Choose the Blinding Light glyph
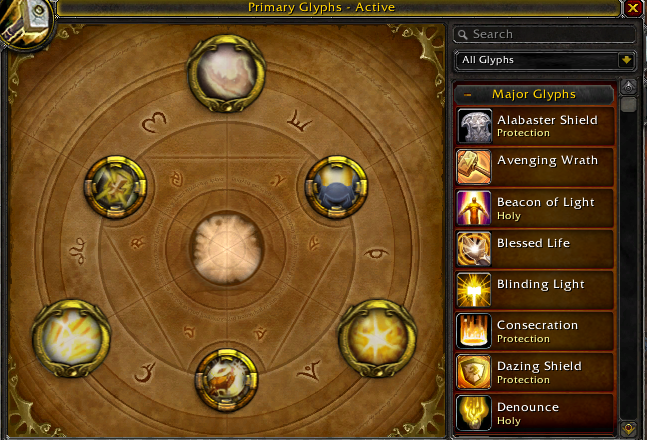The width and height of the screenshot is (647, 440). click(535, 290)
